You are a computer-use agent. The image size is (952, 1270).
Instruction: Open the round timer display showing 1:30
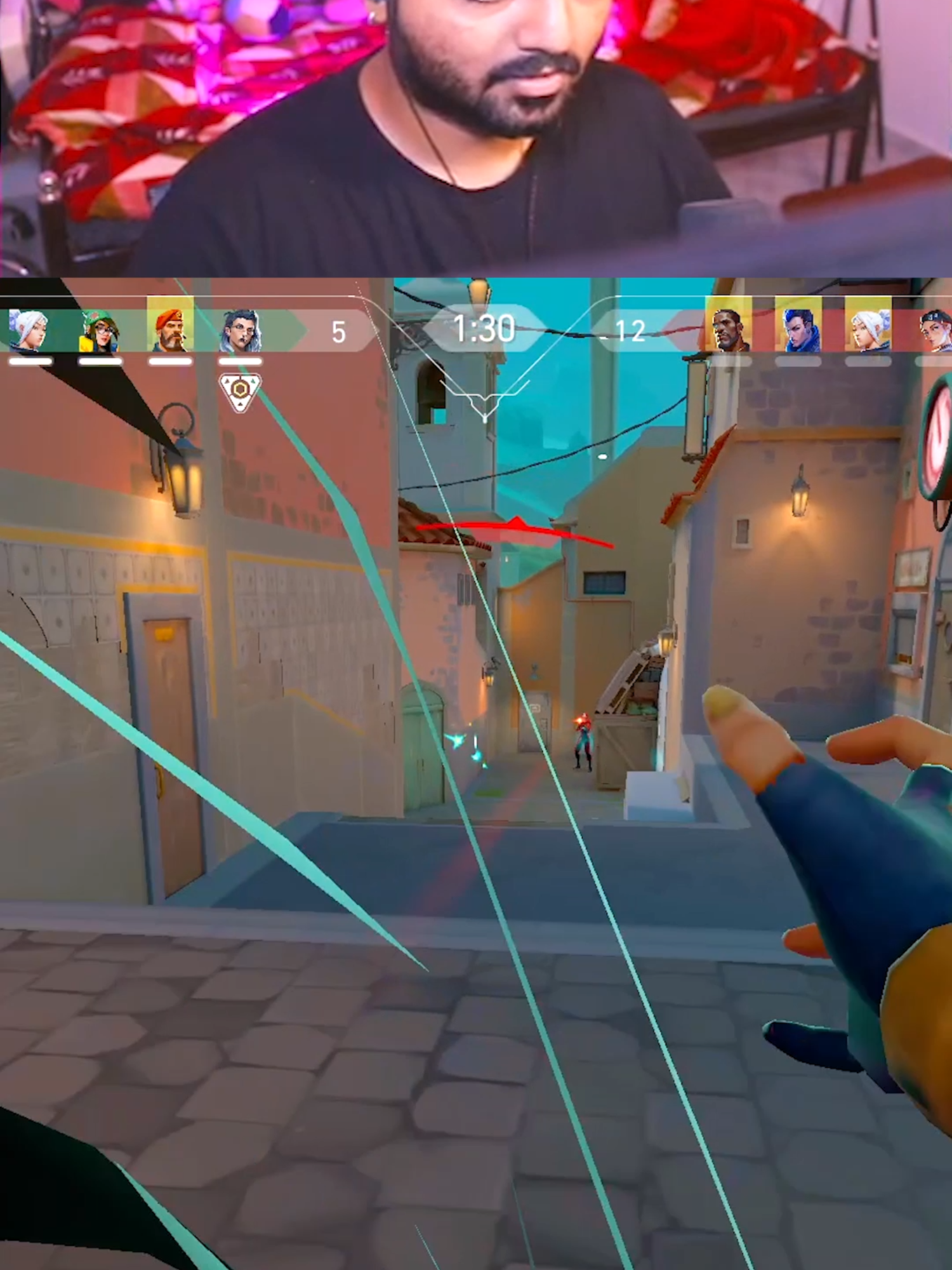click(x=484, y=327)
